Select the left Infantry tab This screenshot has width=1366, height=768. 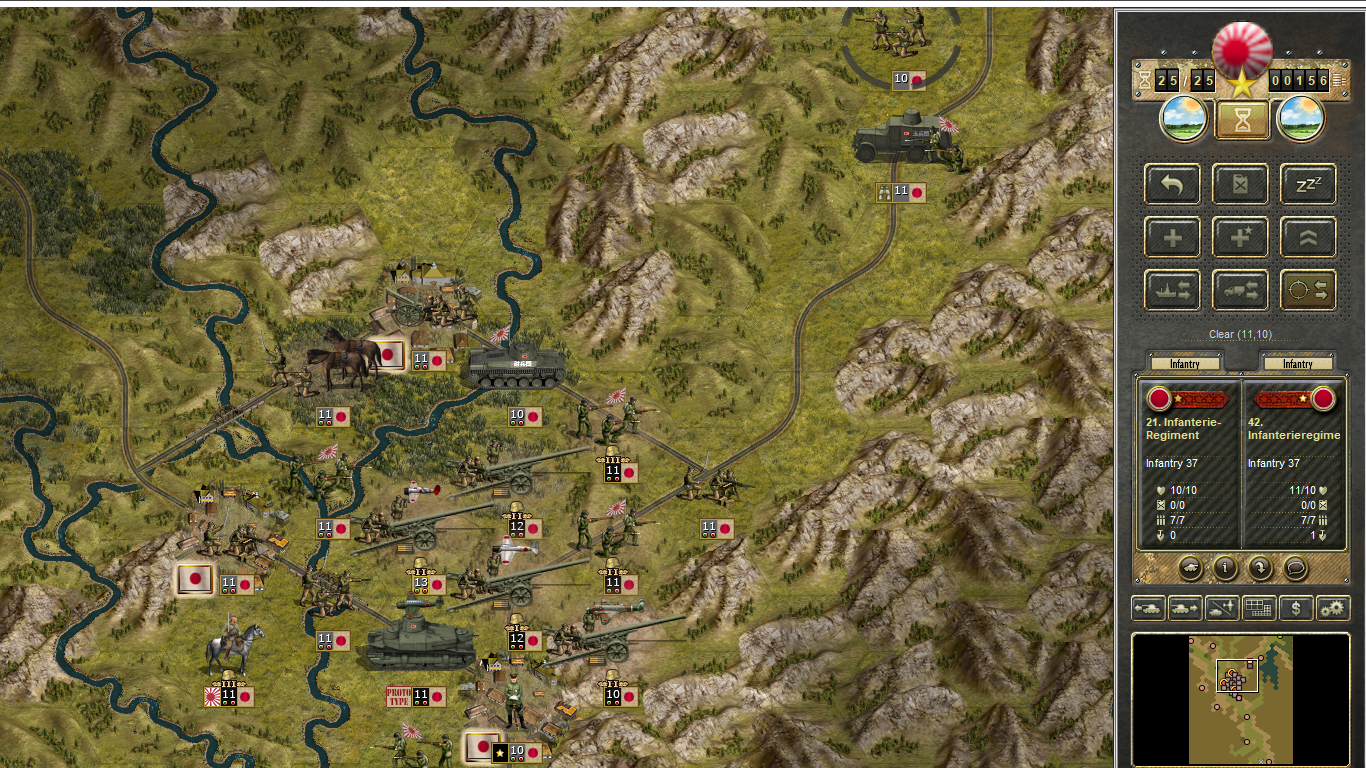click(x=1184, y=364)
